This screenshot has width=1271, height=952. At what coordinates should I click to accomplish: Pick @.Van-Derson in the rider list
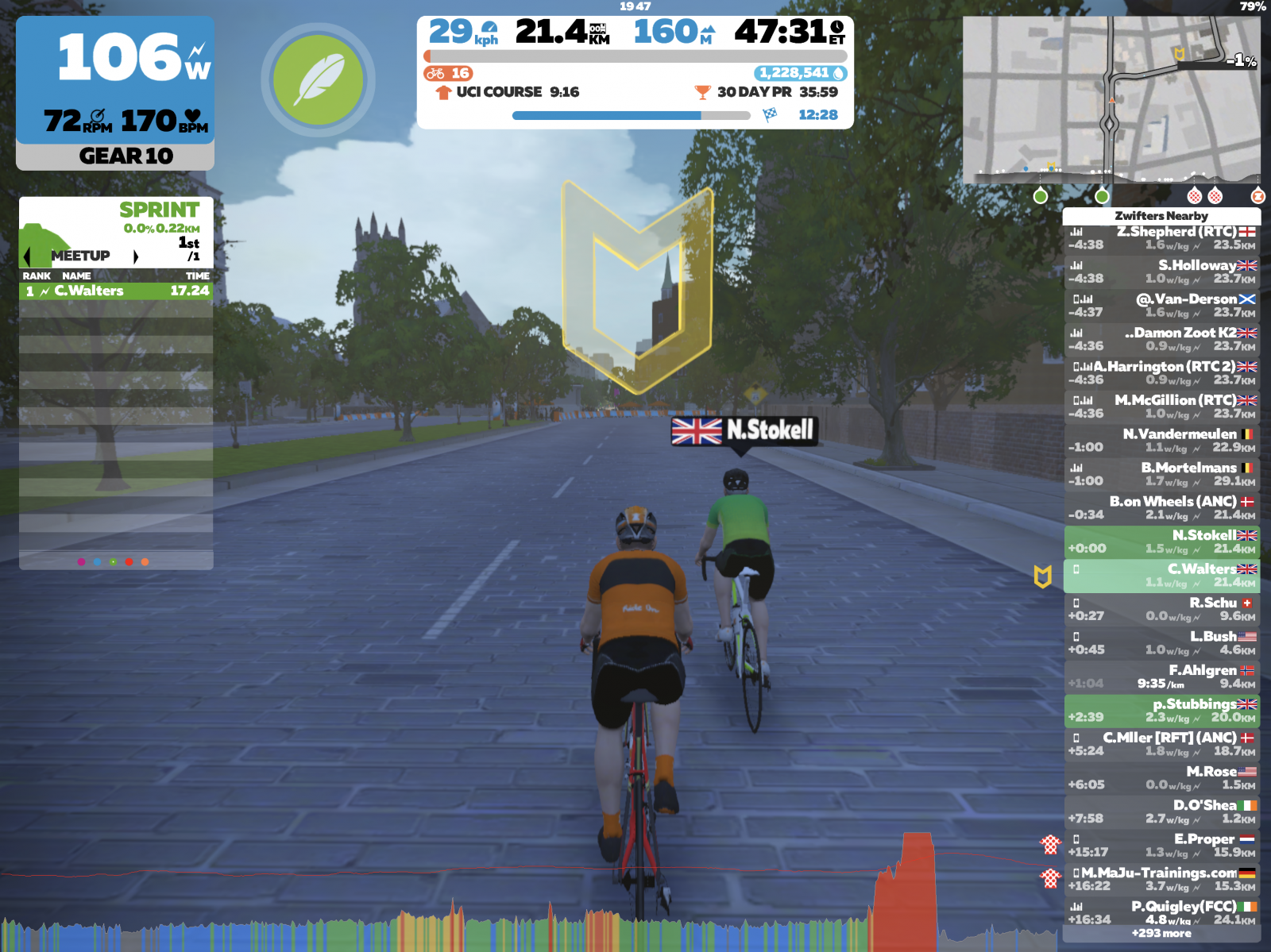coord(1161,306)
